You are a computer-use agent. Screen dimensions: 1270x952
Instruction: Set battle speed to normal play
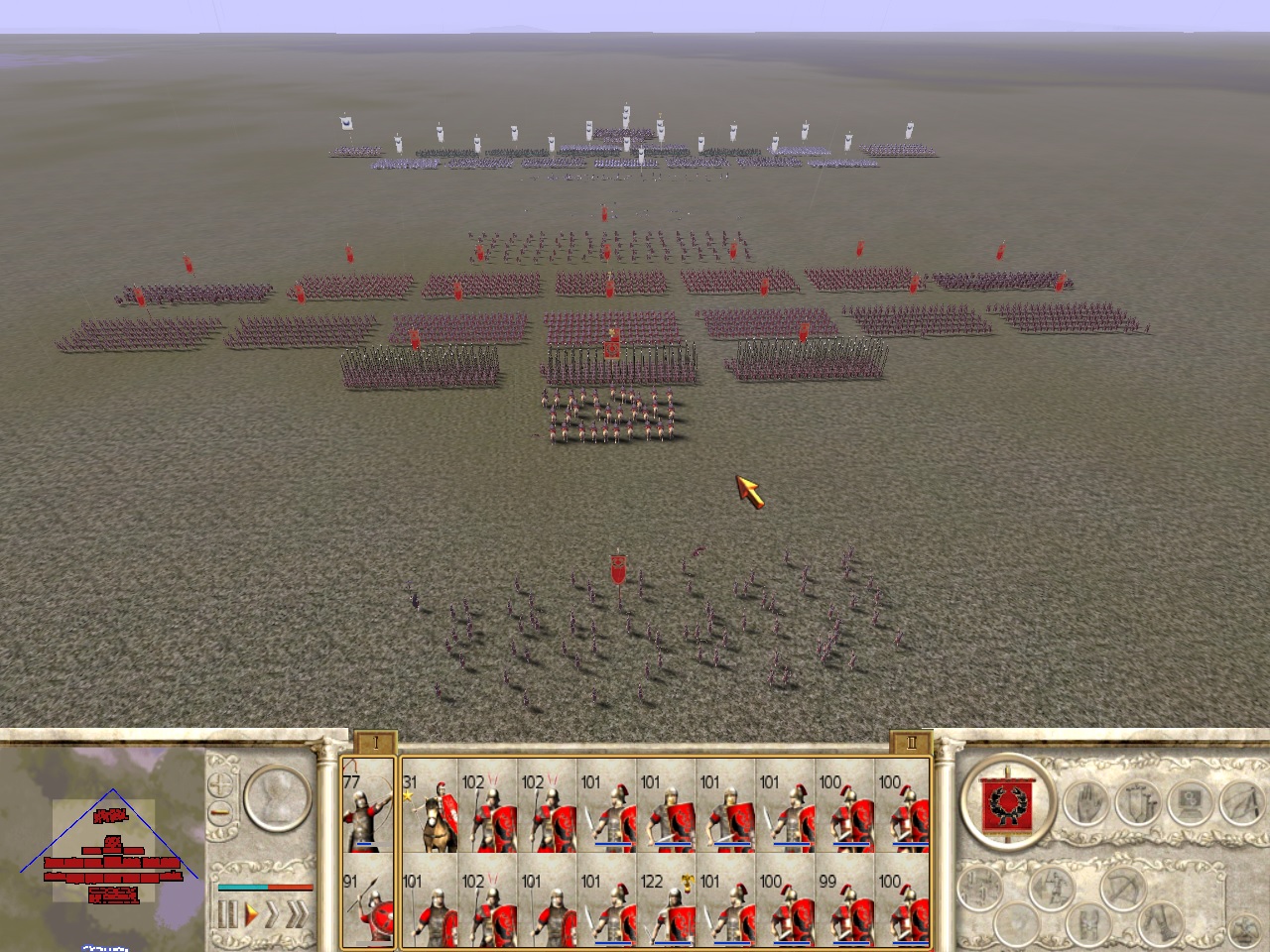coord(252,913)
